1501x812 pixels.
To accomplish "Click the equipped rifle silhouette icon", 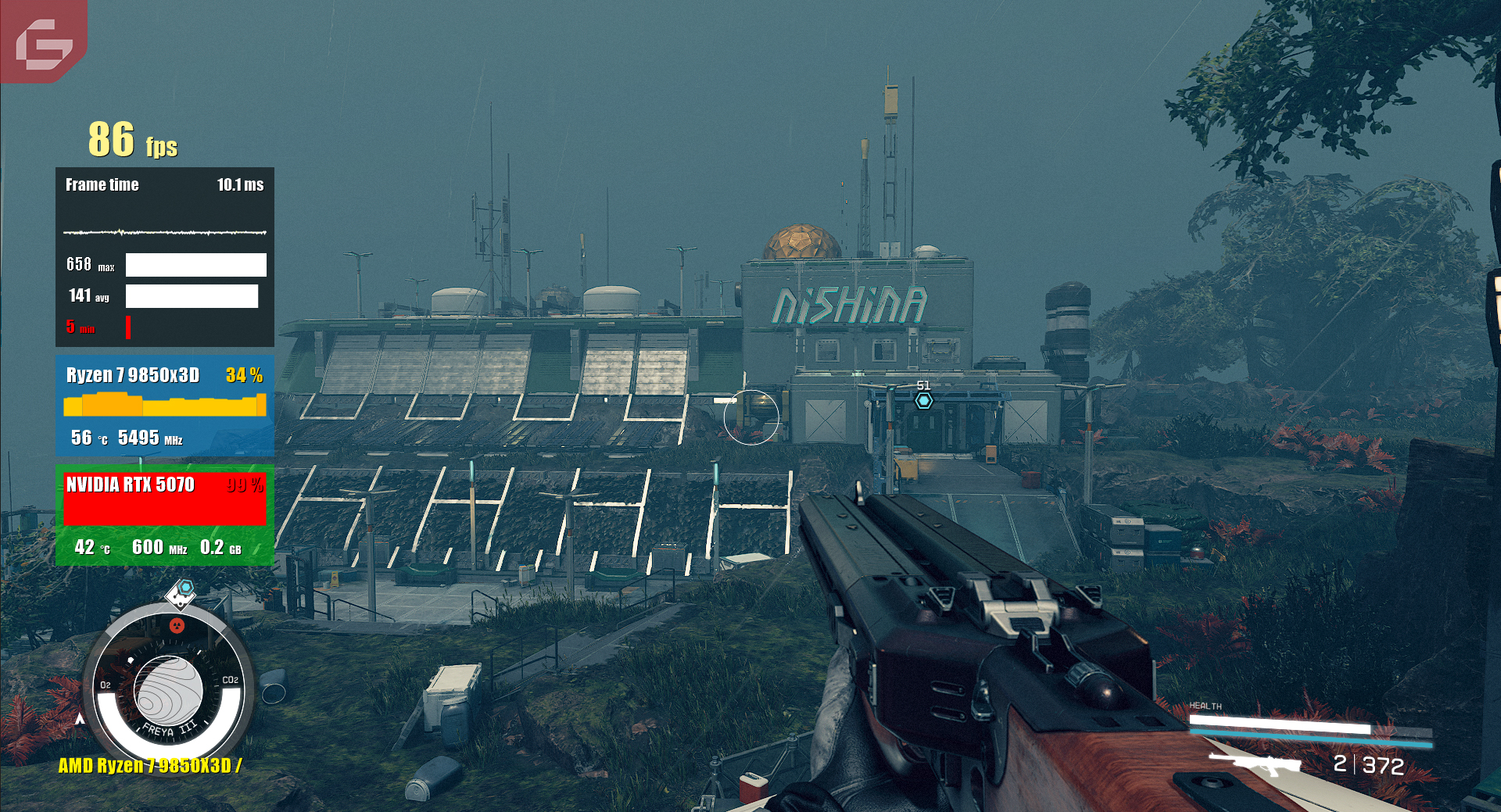I will point(1254,764).
